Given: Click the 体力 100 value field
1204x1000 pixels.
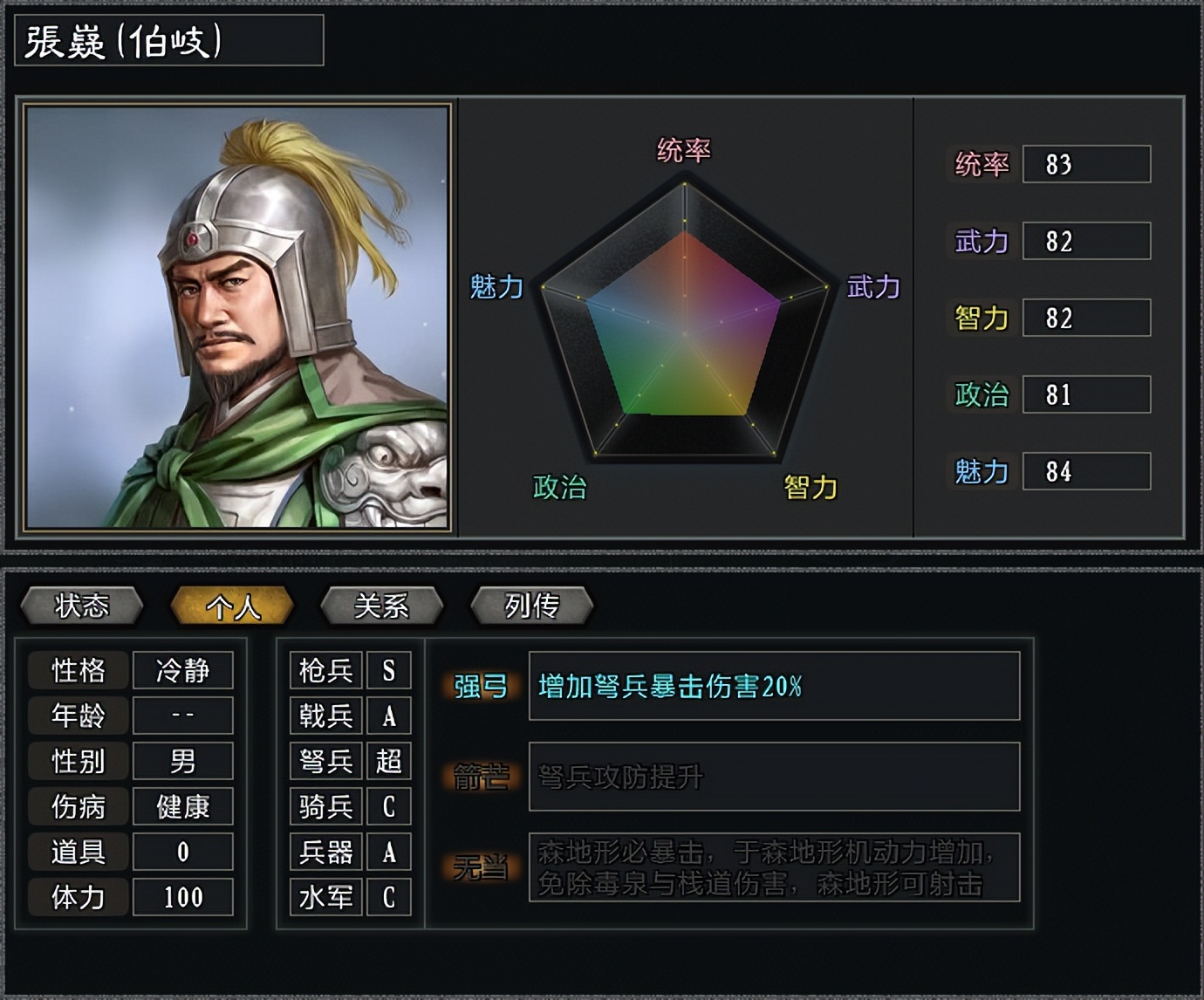Looking at the screenshot, I should pyautogui.click(x=183, y=896).
